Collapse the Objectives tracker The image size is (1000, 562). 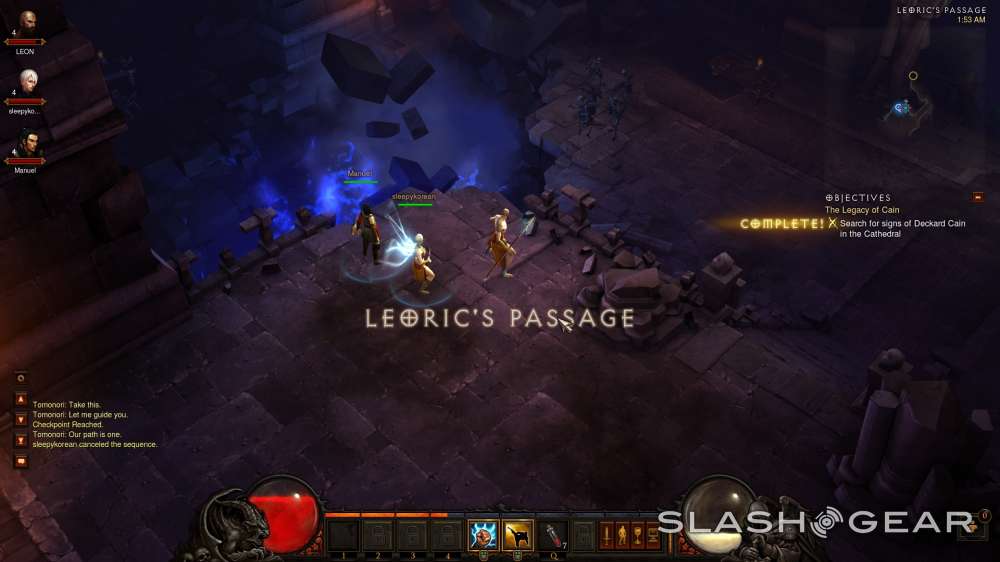(x=977, y=197)
